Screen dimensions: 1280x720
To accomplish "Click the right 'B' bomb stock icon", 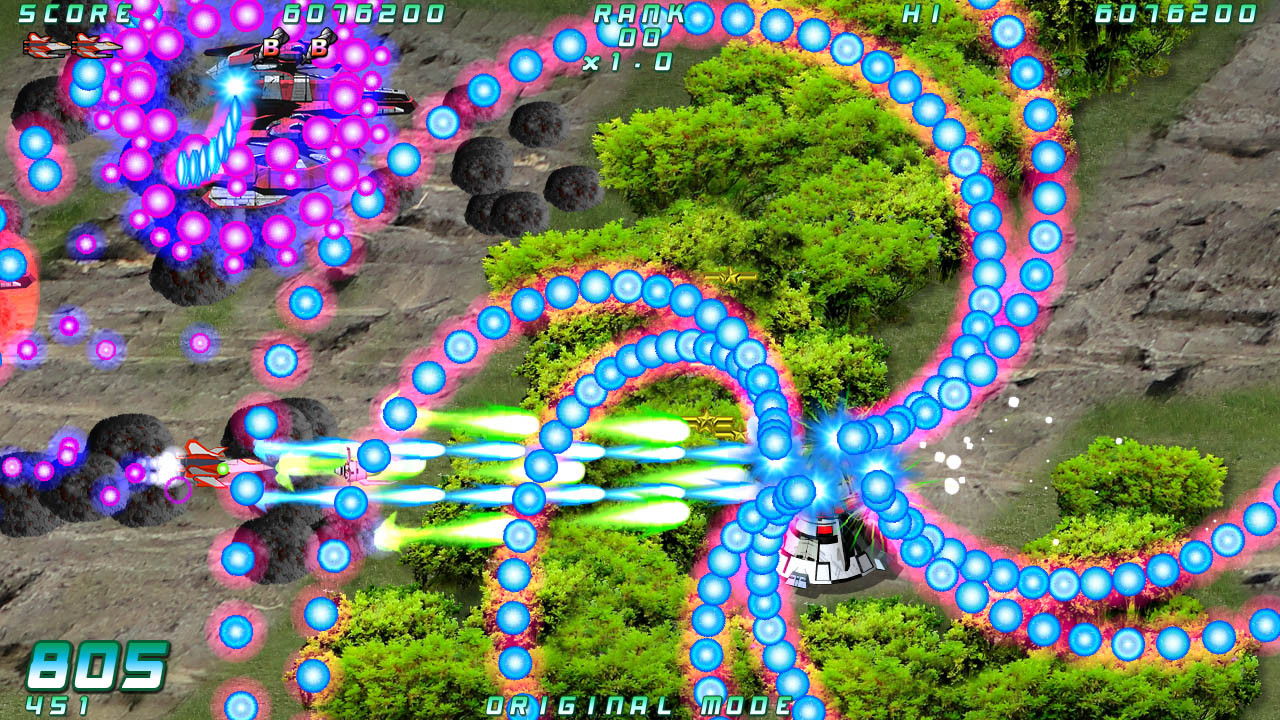I will tap(318, 47).
